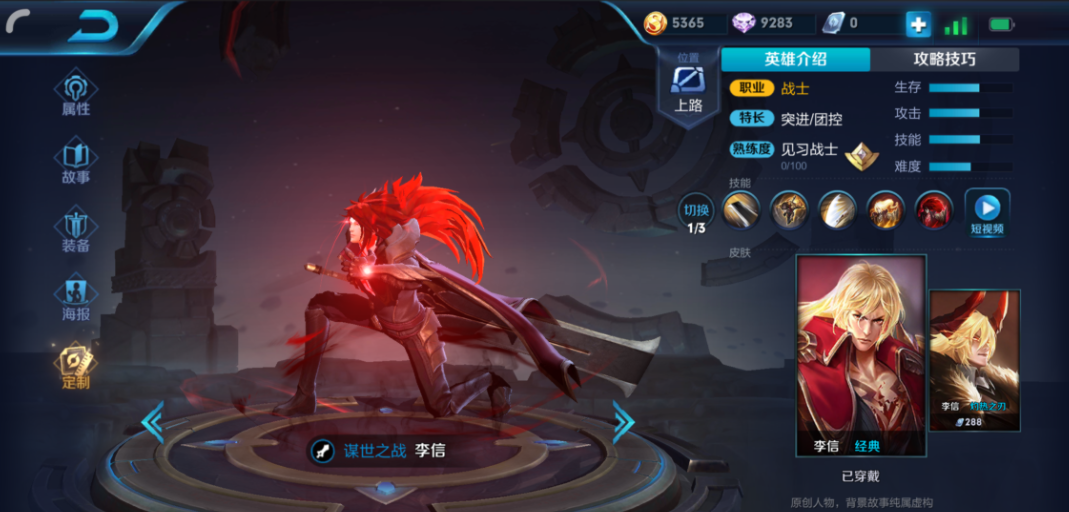Play the 短视频 short video
Screen dimensions: 1069x512
[x=986, y=211]
